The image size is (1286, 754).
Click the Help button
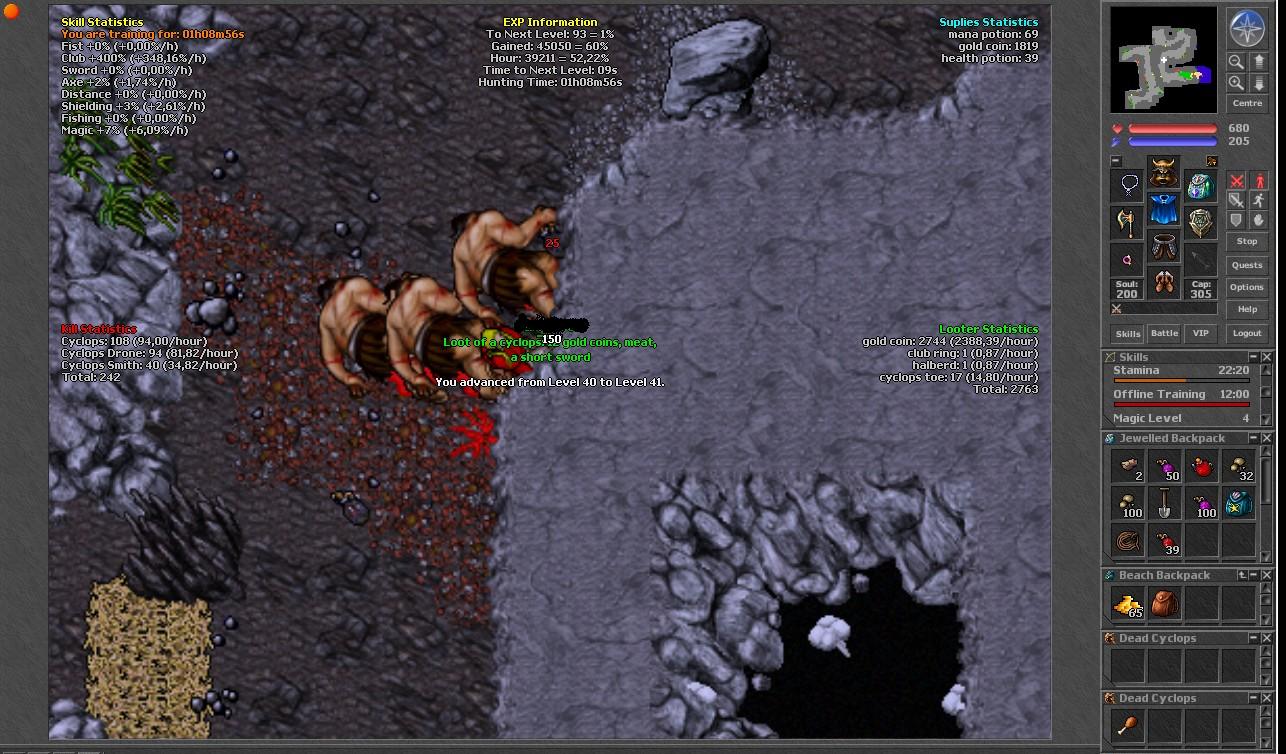[x=1247, y=309]
